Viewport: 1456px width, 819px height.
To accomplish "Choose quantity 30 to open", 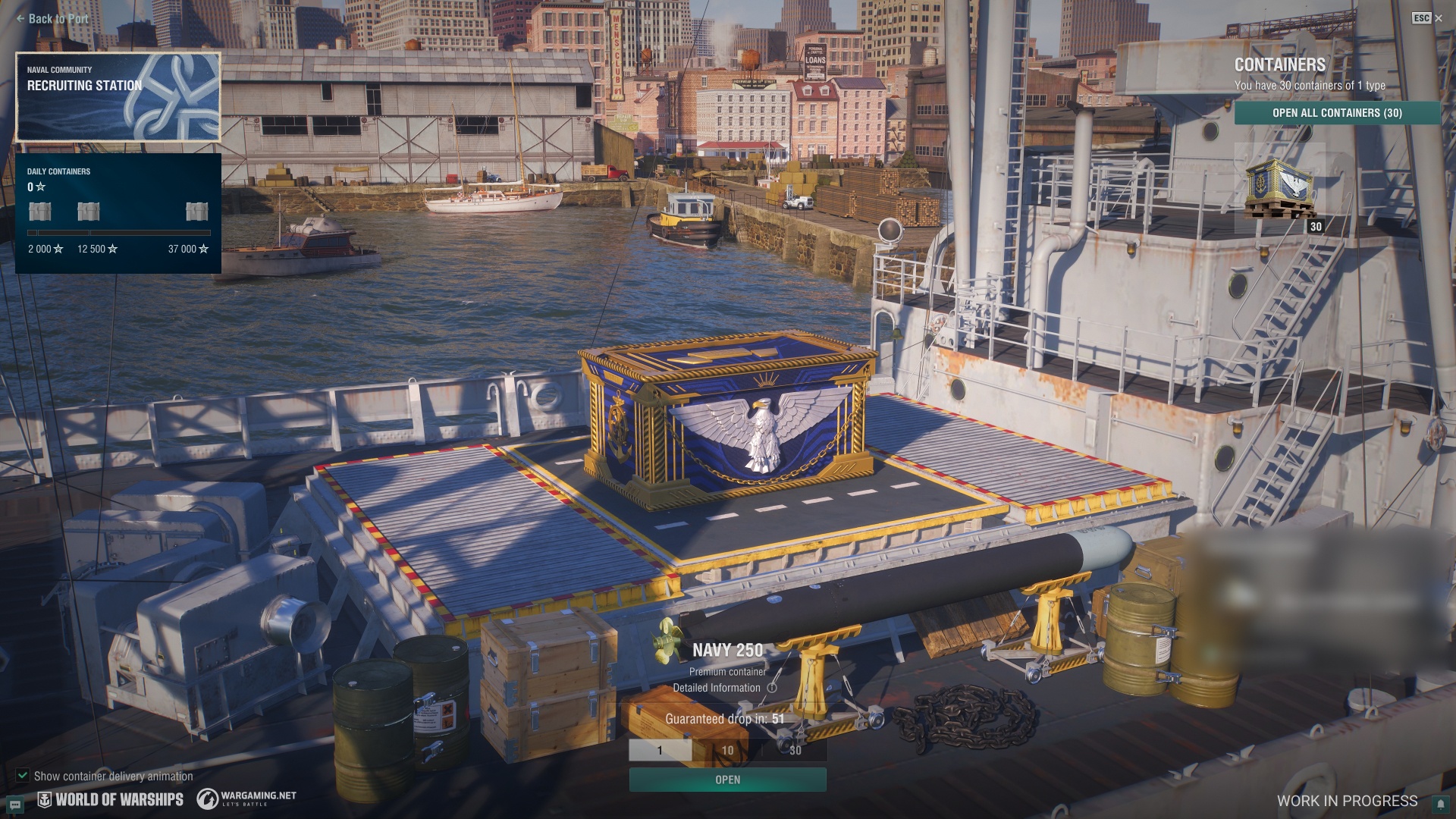I will click(795, 750).
